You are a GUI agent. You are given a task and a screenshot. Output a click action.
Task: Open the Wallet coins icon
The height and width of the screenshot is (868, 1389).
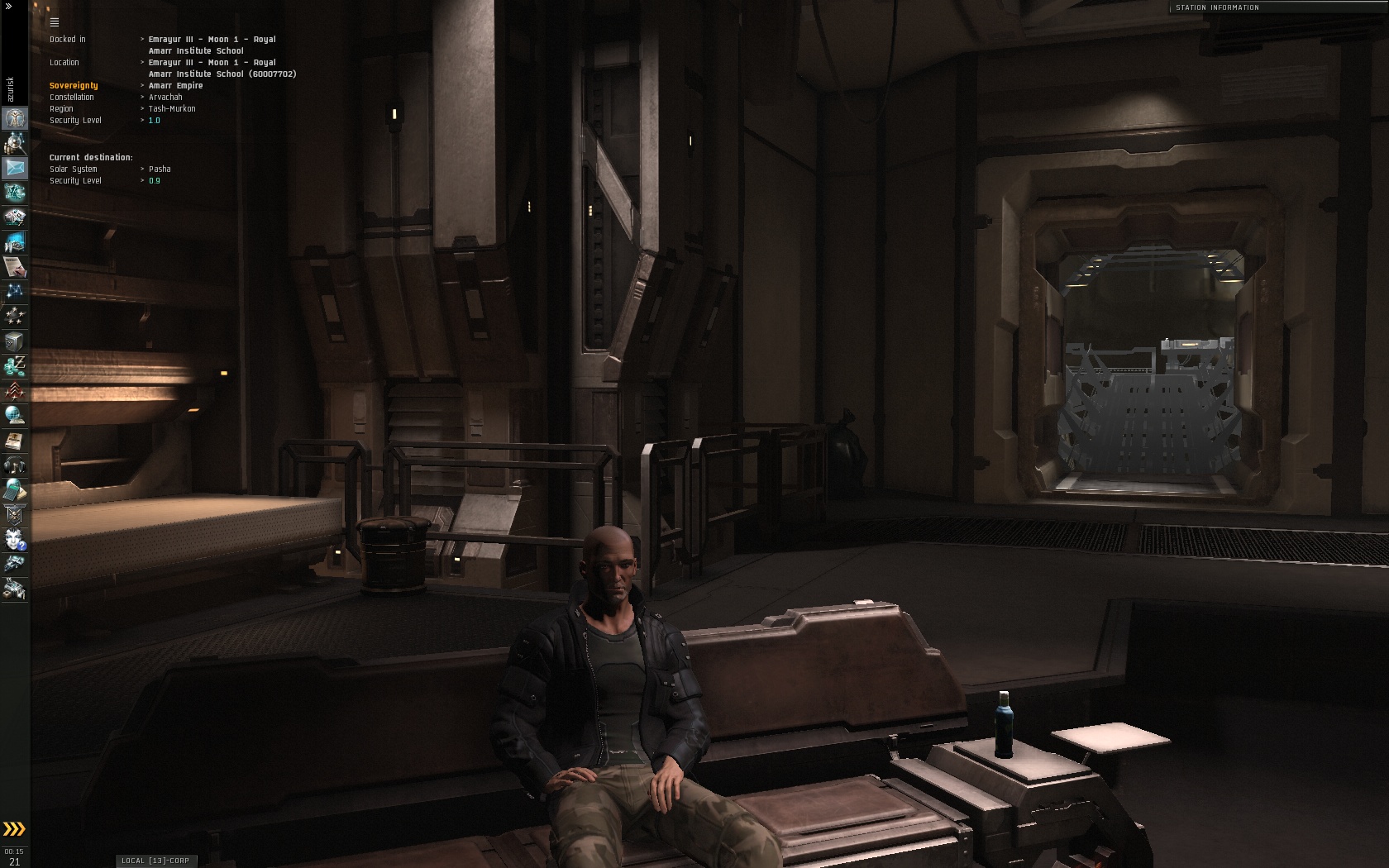[15, 366]
